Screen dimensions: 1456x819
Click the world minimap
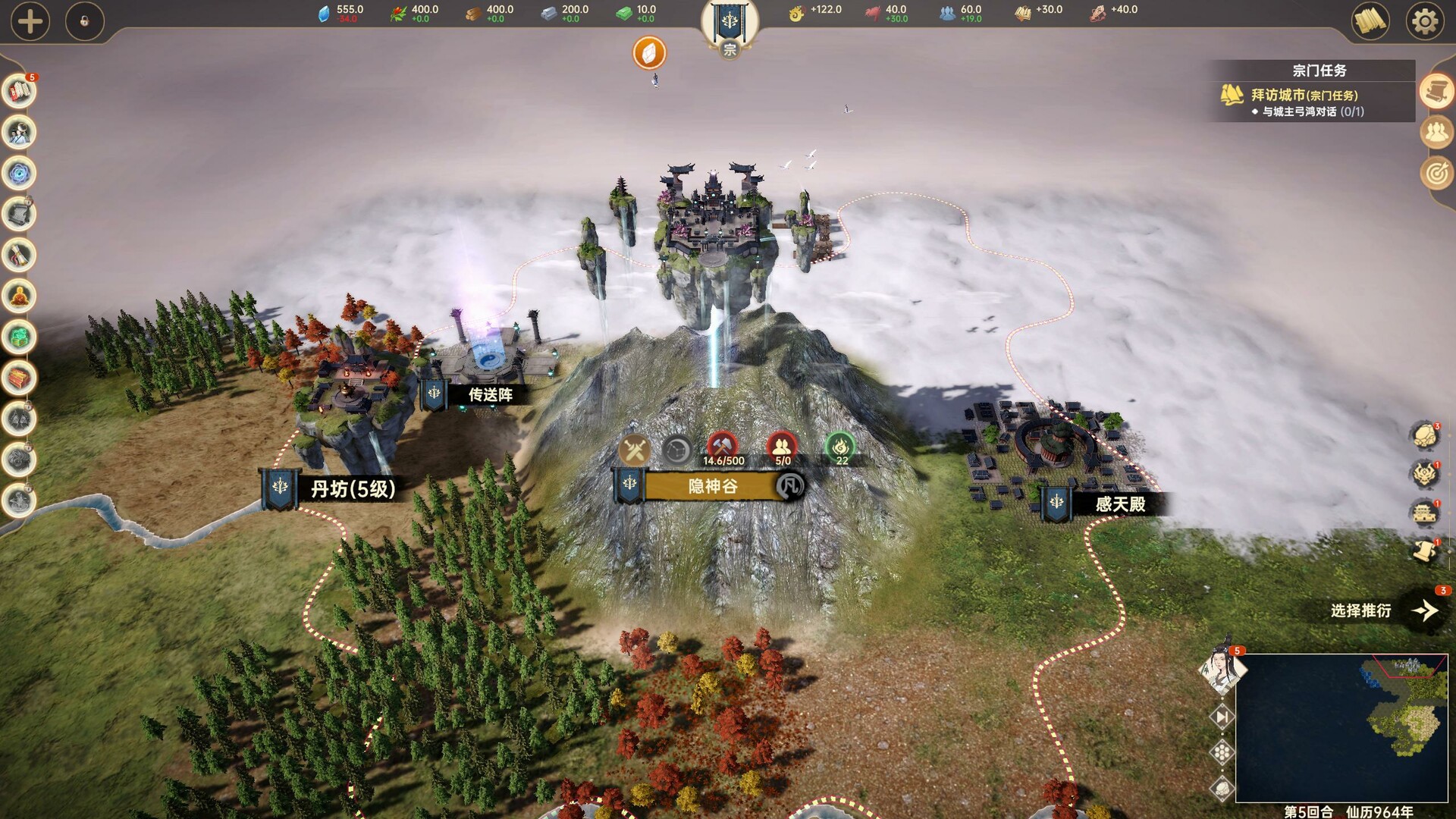tap(1341, 728)
